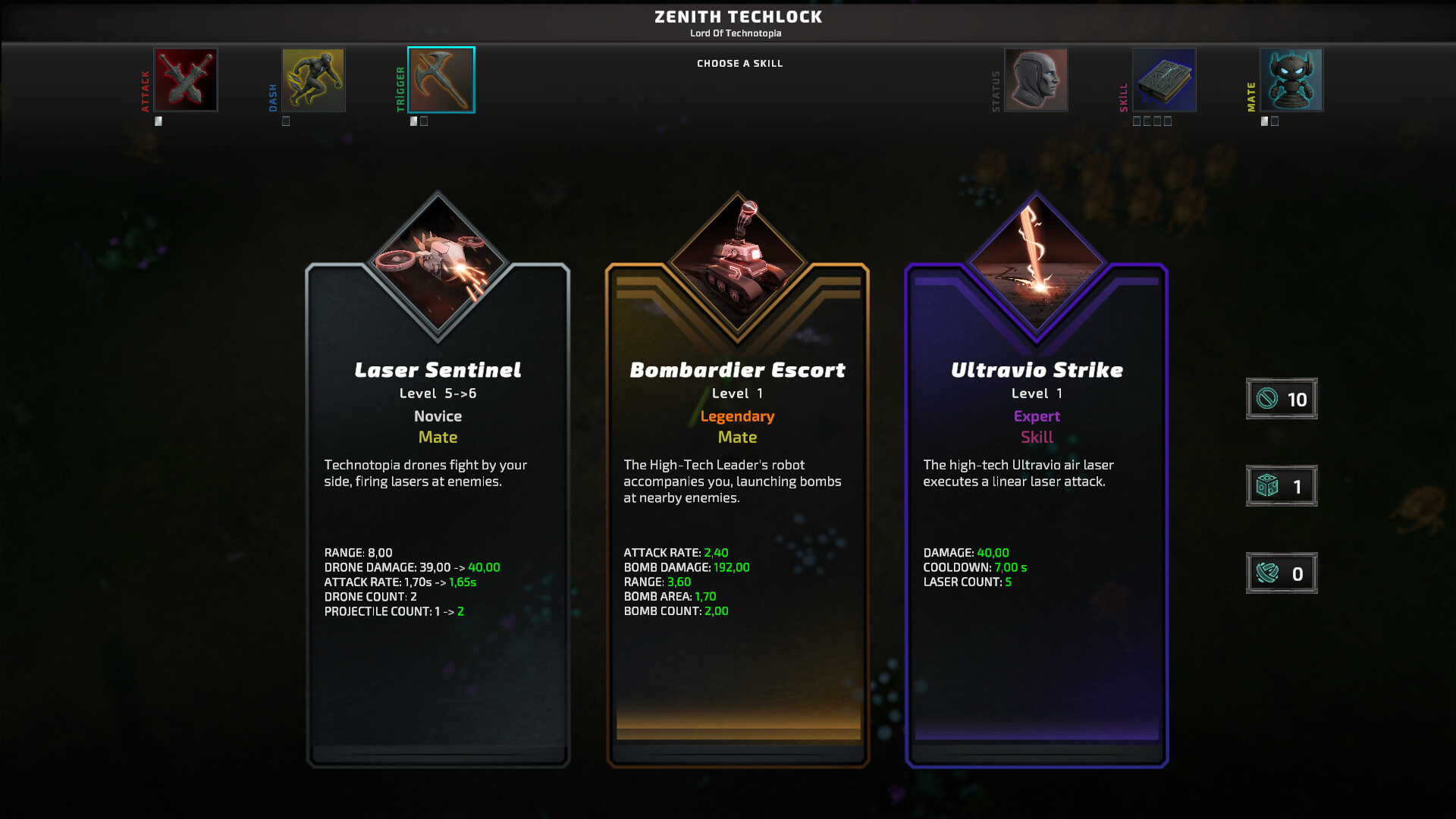The height and width of the screenshot is (819, 1456).
Task: Toggle the slot checkbox under the DASH icon
Action: pos(286,120)
